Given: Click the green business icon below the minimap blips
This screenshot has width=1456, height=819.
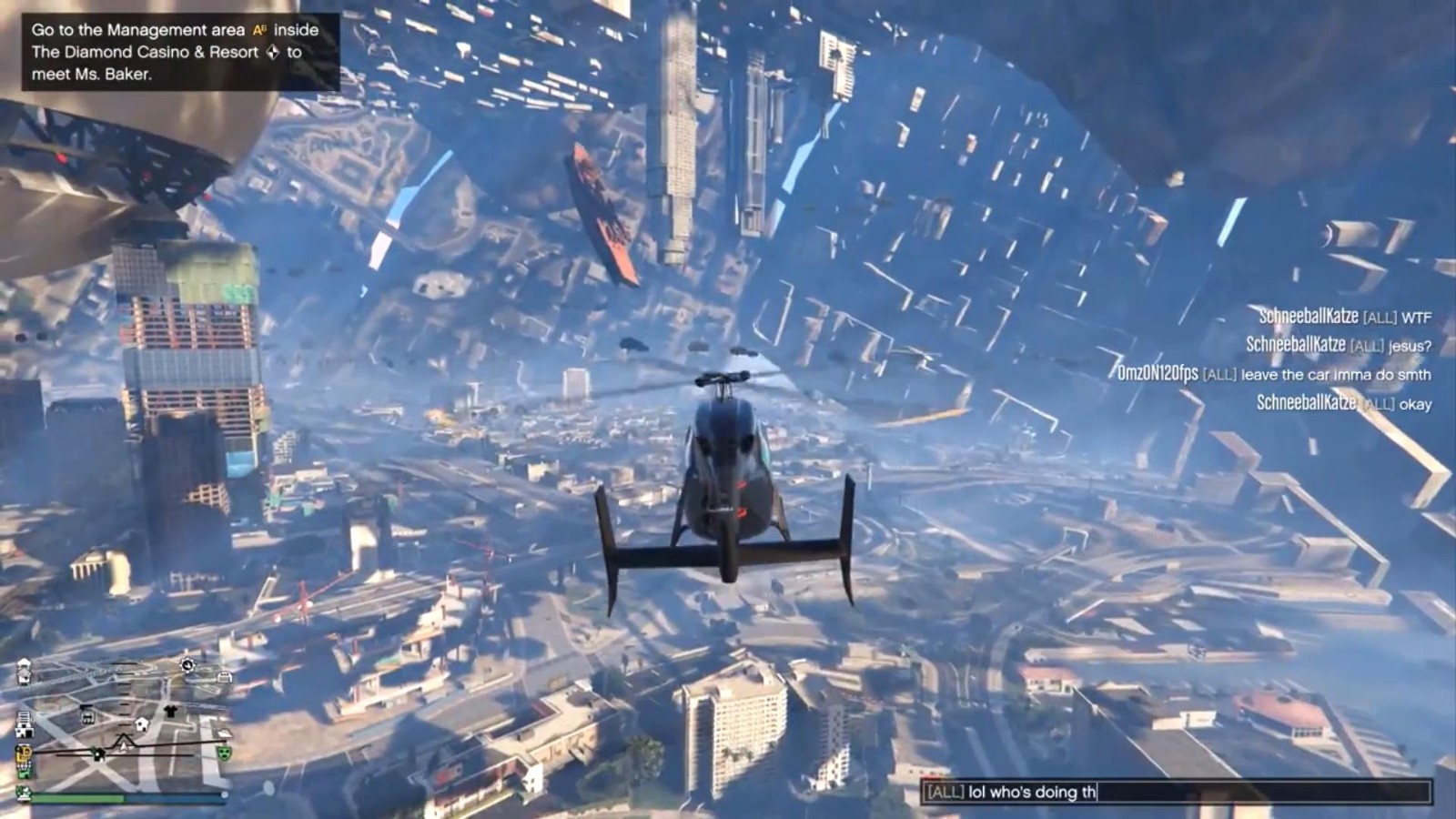Looking at the screenshot, I should [24, 773].
